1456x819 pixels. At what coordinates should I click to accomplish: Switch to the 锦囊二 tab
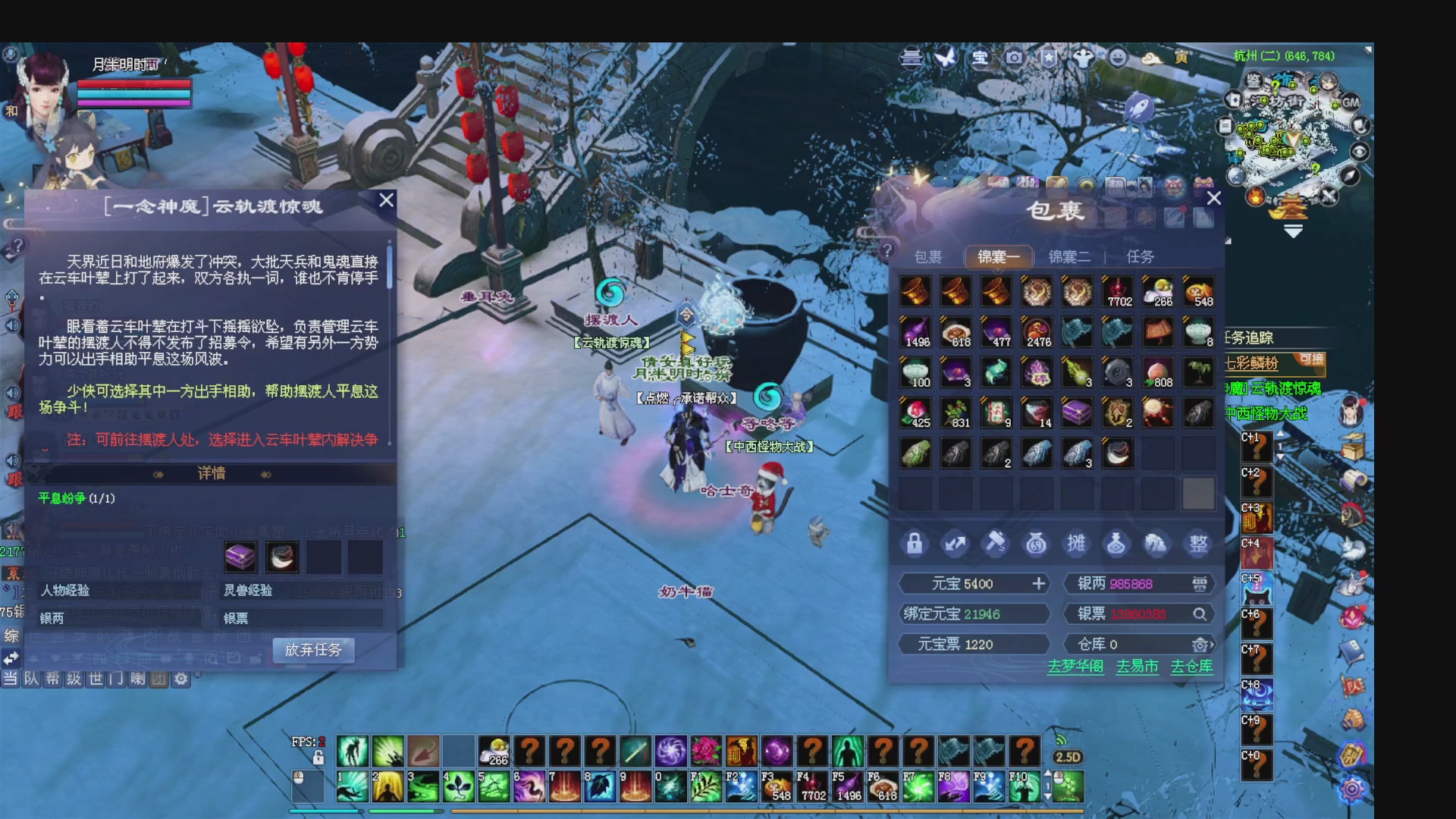point(1069,257)
